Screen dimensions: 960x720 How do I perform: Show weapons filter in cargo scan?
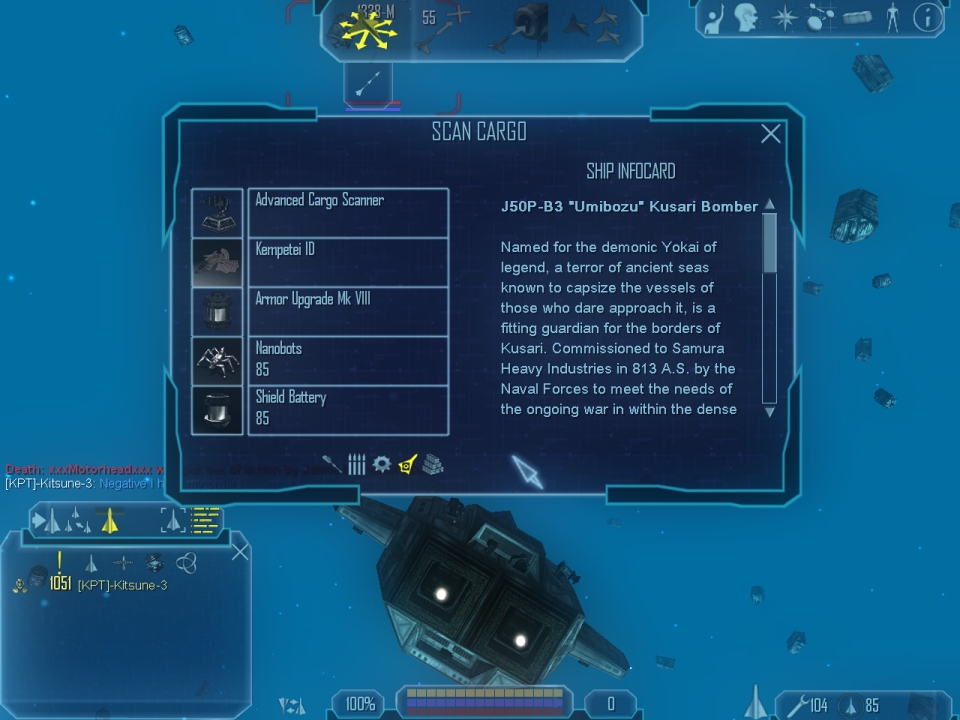[333, 464]
